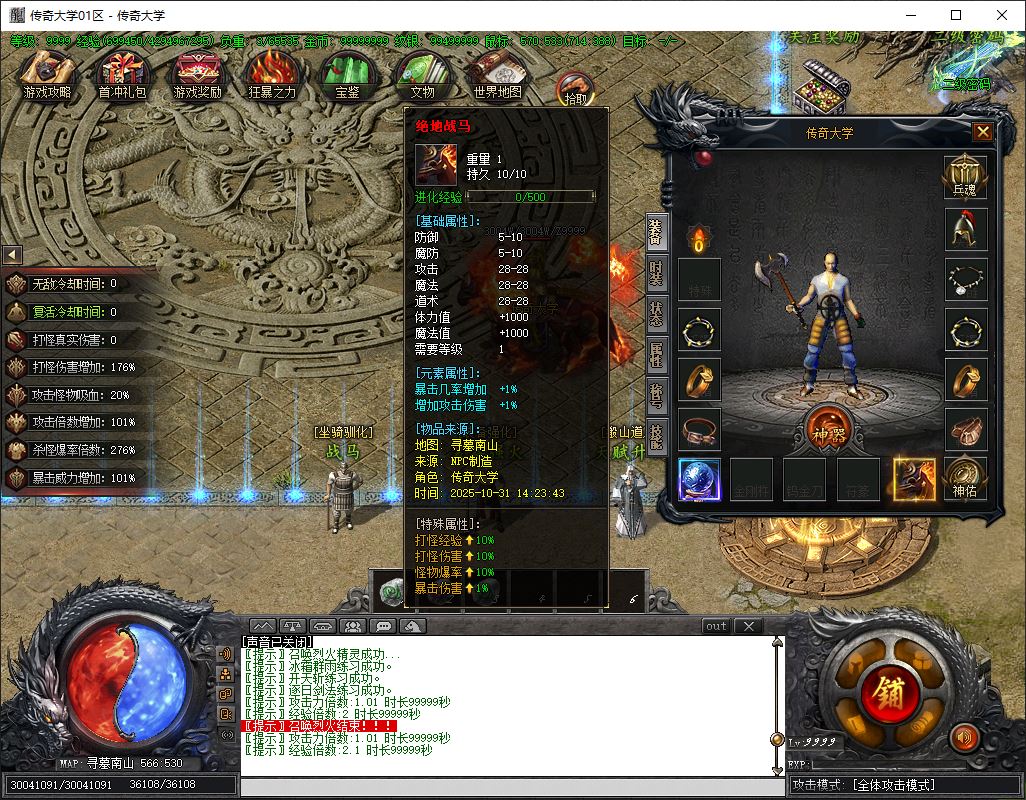1026x800 pixels.
Task: Maximize the game window
Action: [956, 15]
